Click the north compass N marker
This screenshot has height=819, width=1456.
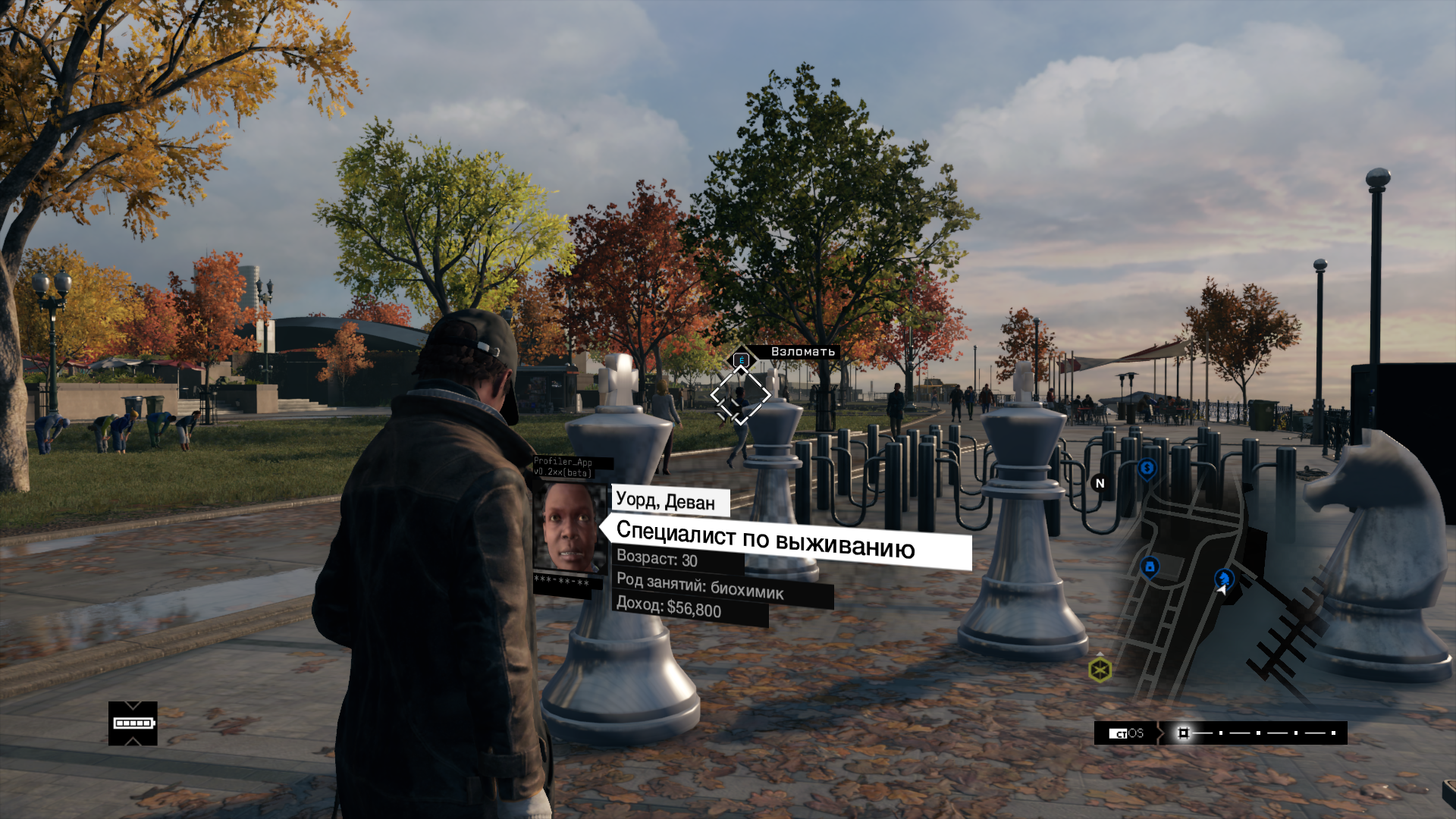(1100, 483)
